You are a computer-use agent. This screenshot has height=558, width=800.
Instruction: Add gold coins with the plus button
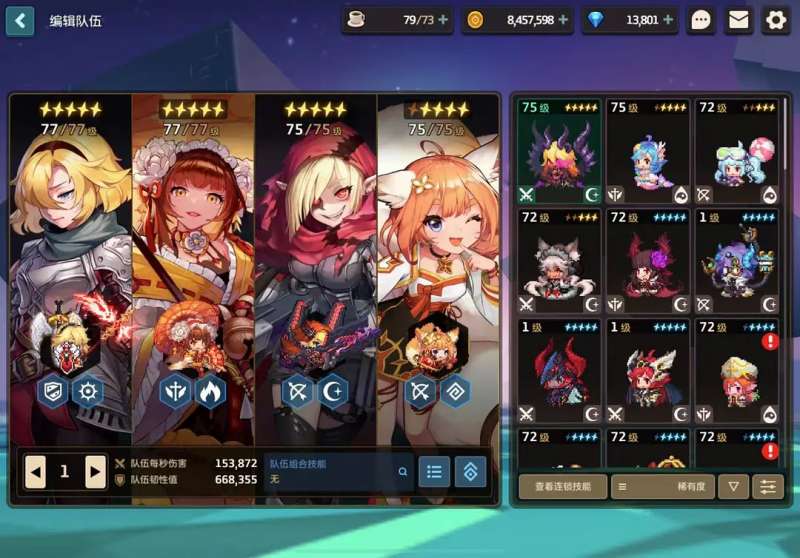(x=563, y=20)
